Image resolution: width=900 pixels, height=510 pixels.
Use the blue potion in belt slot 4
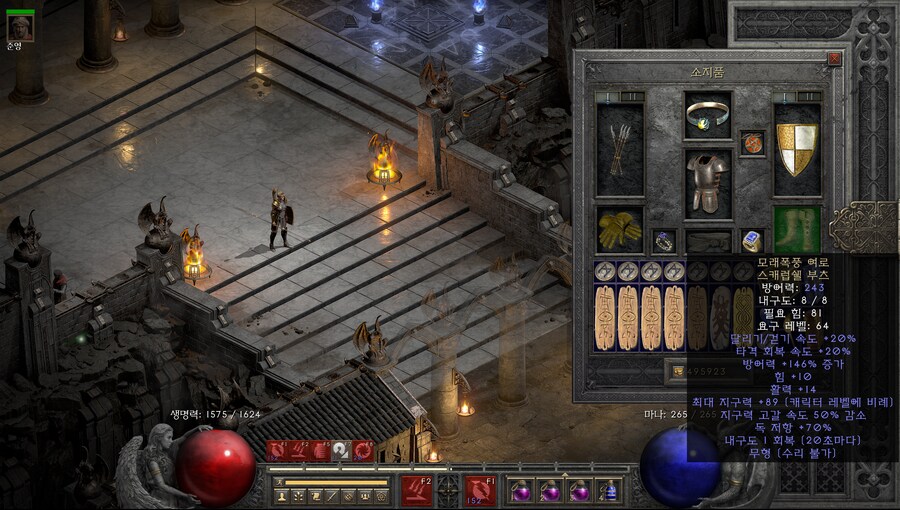609,491
